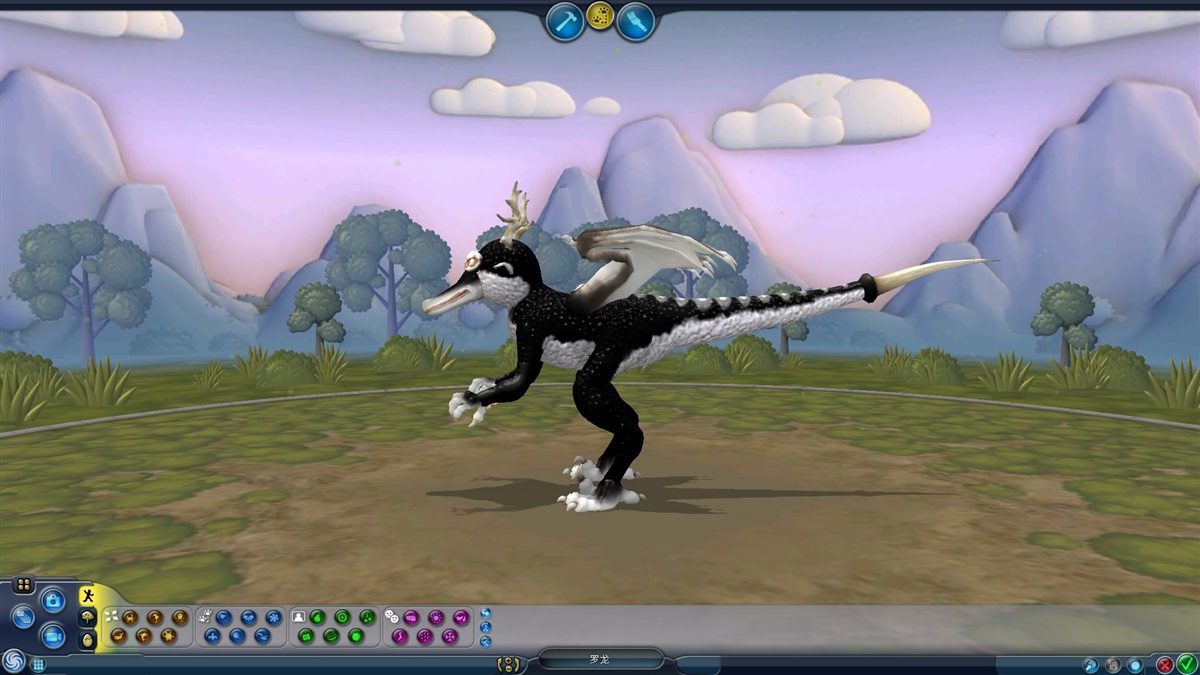
Task: Open paint mode with the paintbrush button
Action: click(x=635, y=21)
